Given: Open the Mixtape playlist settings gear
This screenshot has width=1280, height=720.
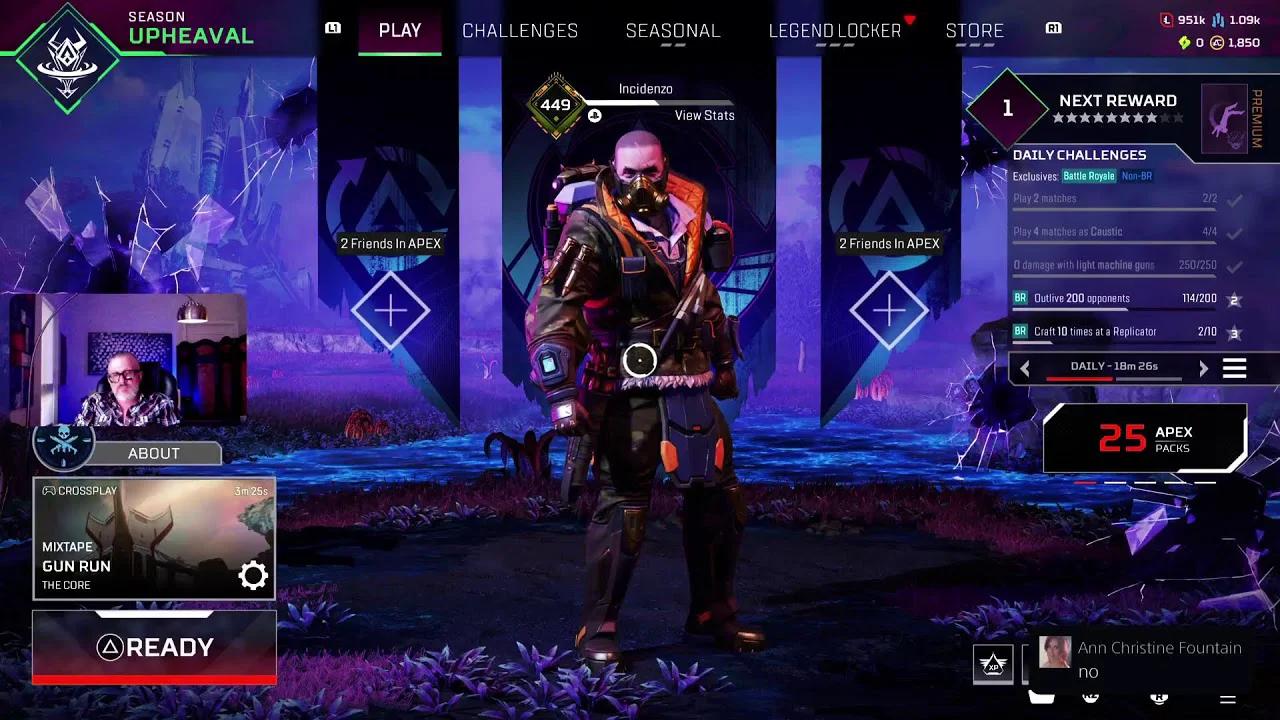Looking at the screenshot, I should click(252, 574).
